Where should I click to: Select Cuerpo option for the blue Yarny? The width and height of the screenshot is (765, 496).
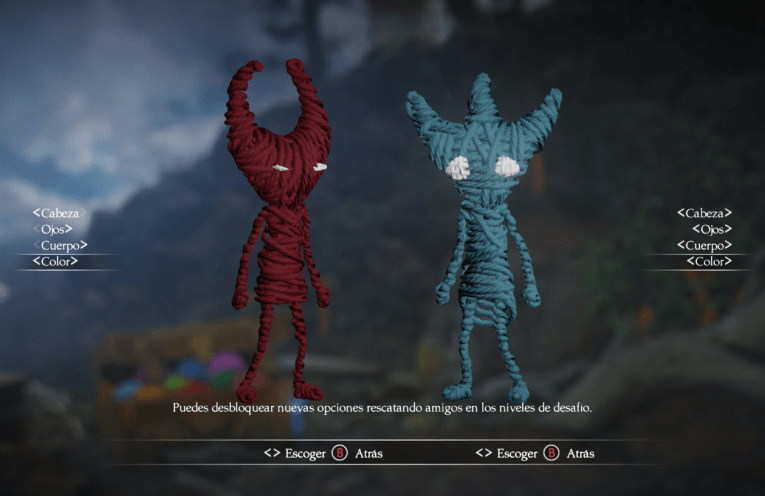point(704,245)
